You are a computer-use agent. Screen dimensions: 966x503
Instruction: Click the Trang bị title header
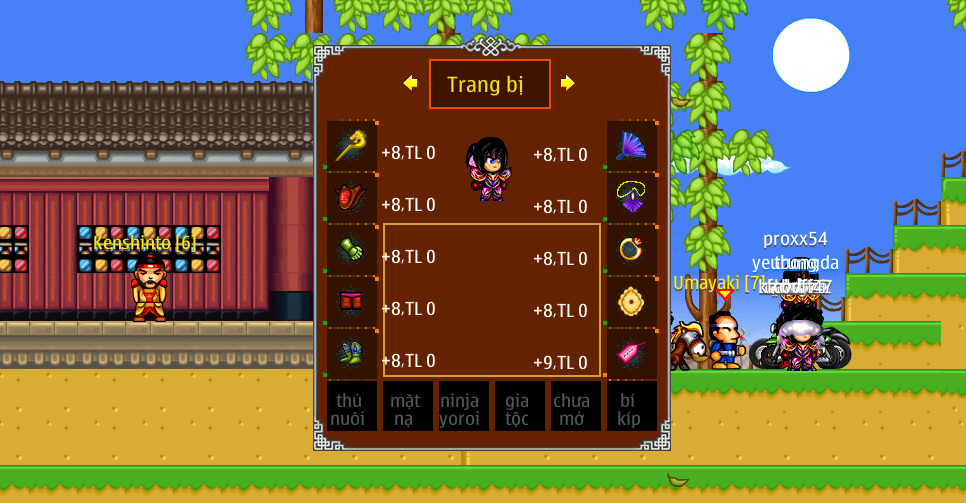click(x=489, y=84)
